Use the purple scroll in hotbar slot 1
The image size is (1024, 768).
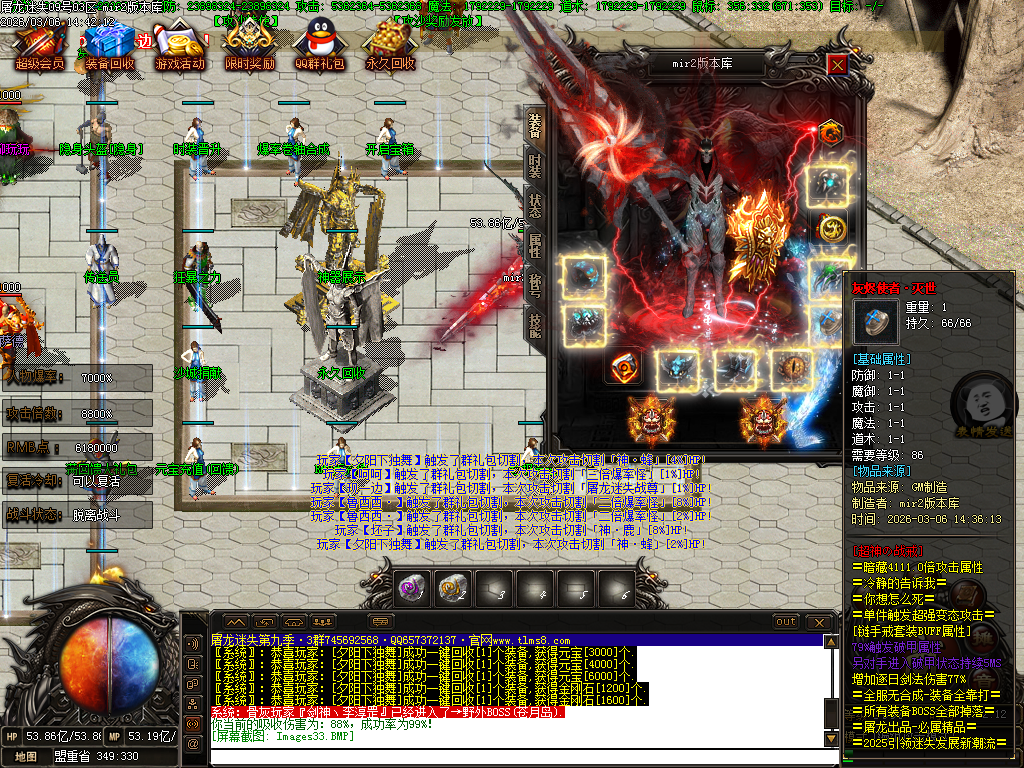tap(412, 588)
